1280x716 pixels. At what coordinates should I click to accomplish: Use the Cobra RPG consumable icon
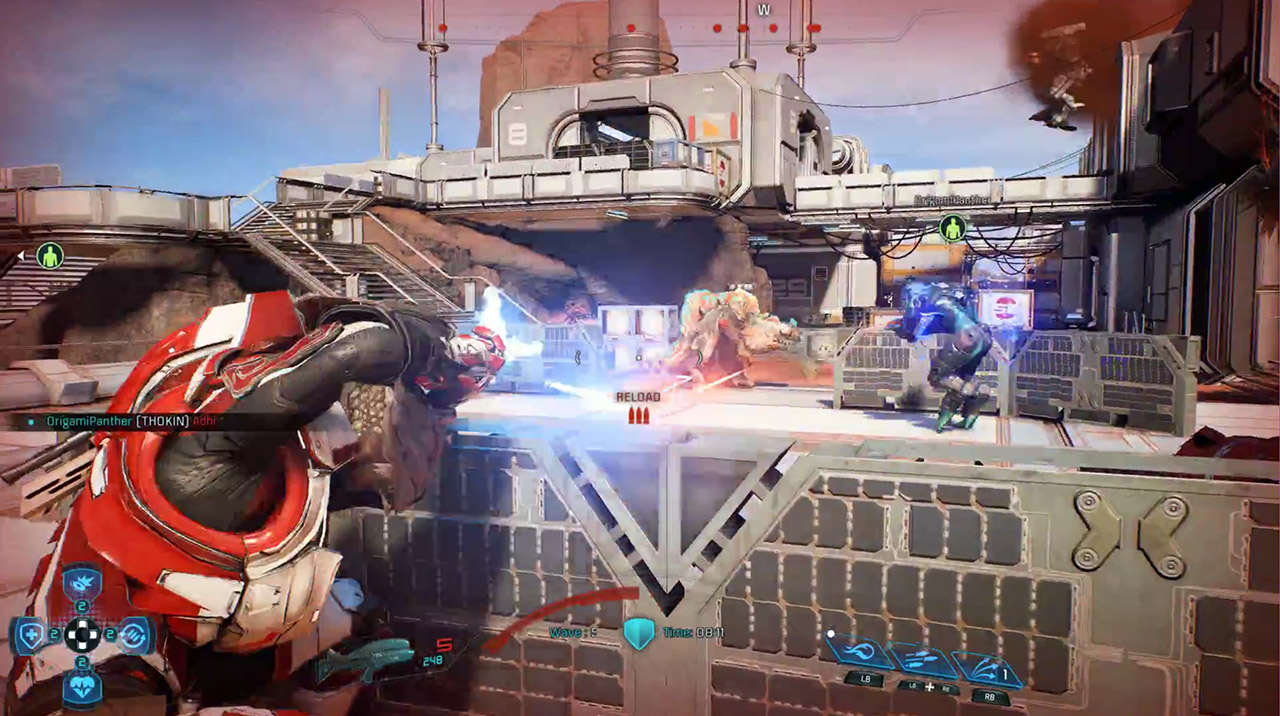(x=82, y=584)
